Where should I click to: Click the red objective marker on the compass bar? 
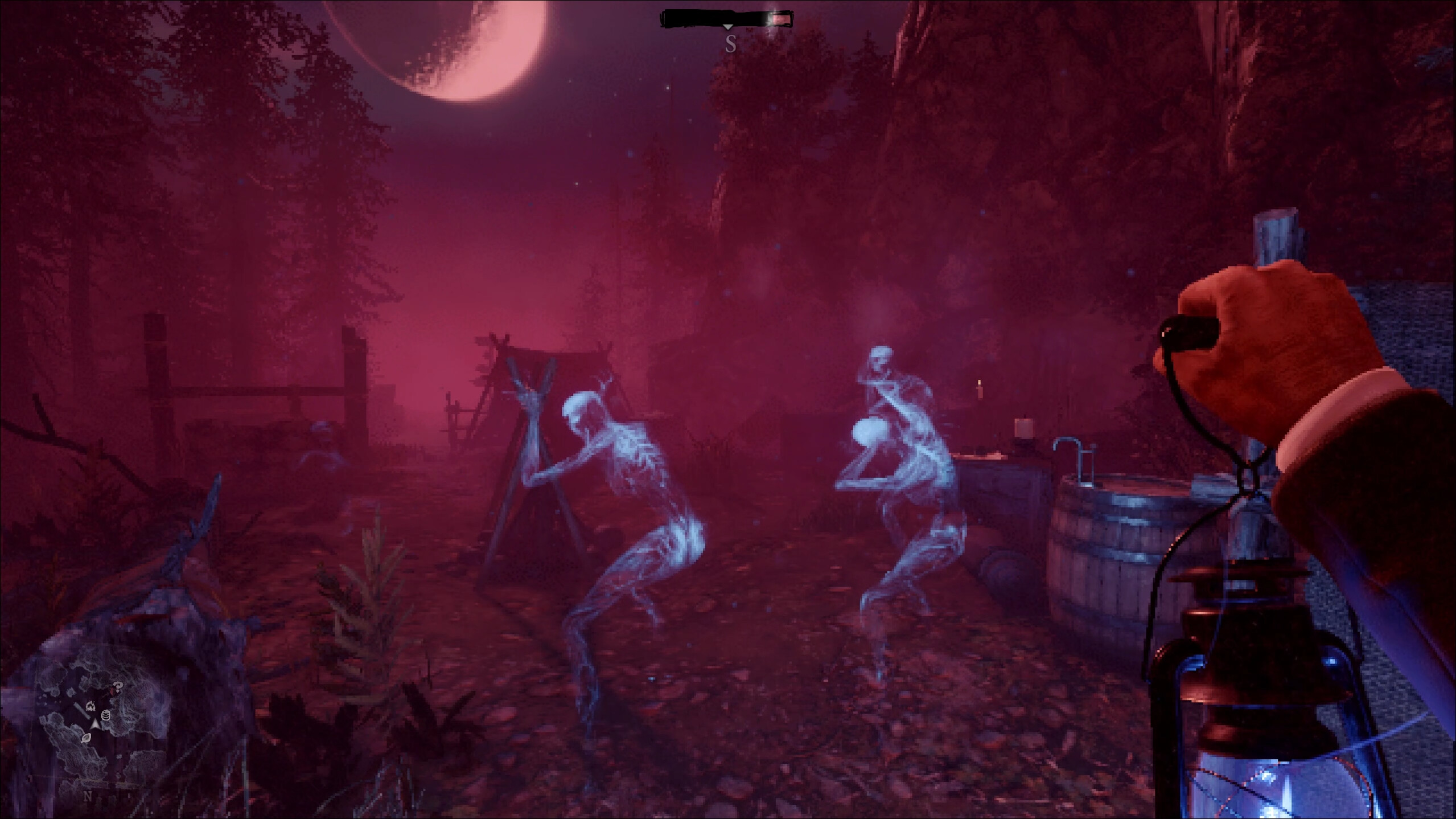pyautogui.click(x=782, y=19)
